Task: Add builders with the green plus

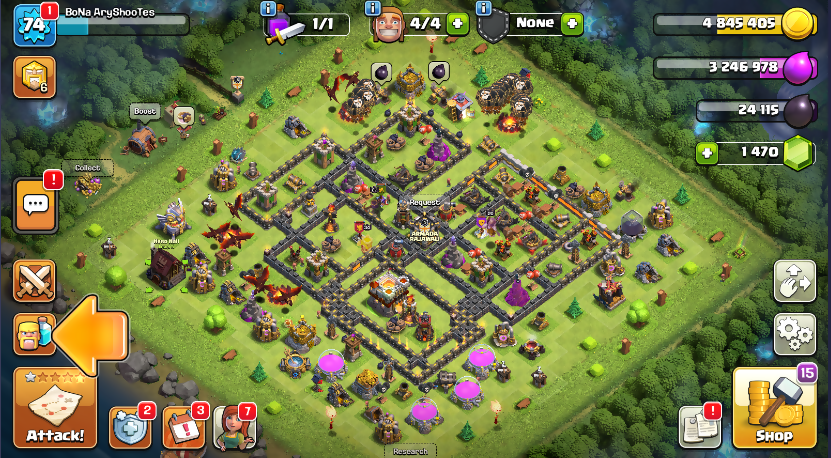Action: point(457,23)
